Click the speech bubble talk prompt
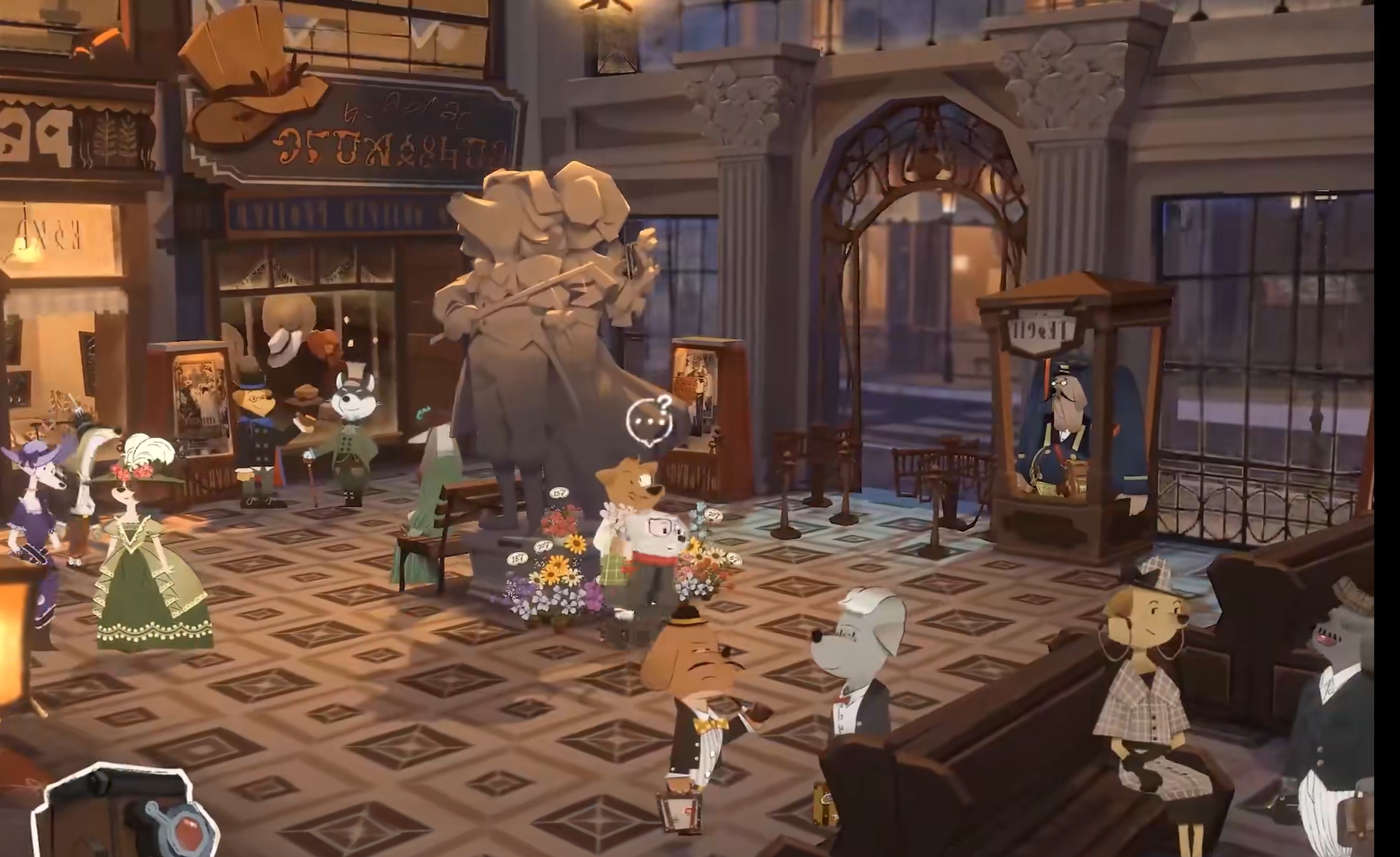The image size is (1400, 857). tap(649, 421)
